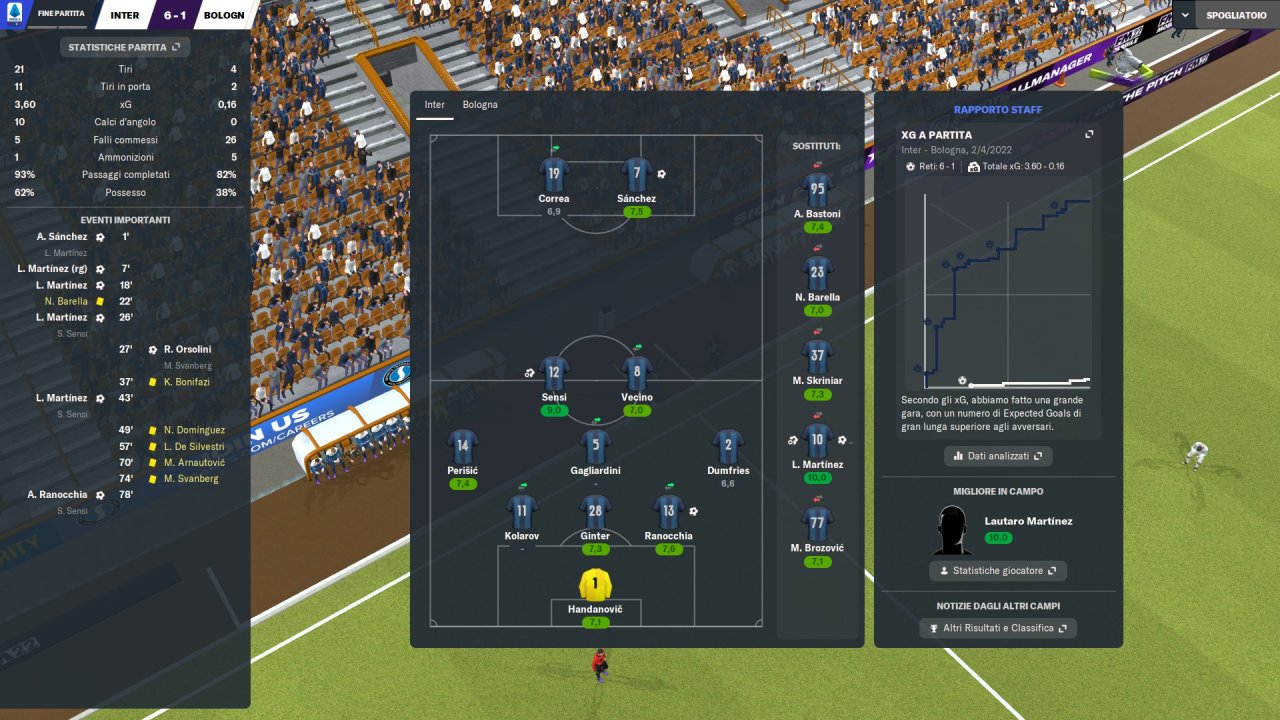
Task: Choose Correa's number 19 shirt
Action: 554,174
